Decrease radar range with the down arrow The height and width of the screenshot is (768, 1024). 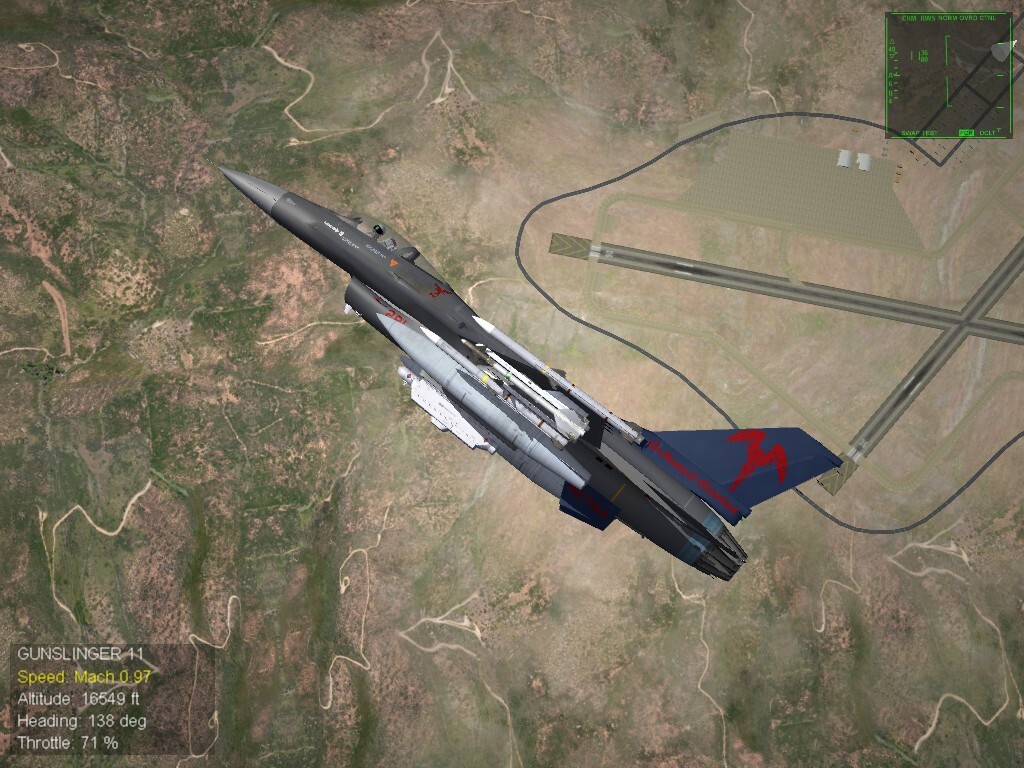tap(892, 56)
